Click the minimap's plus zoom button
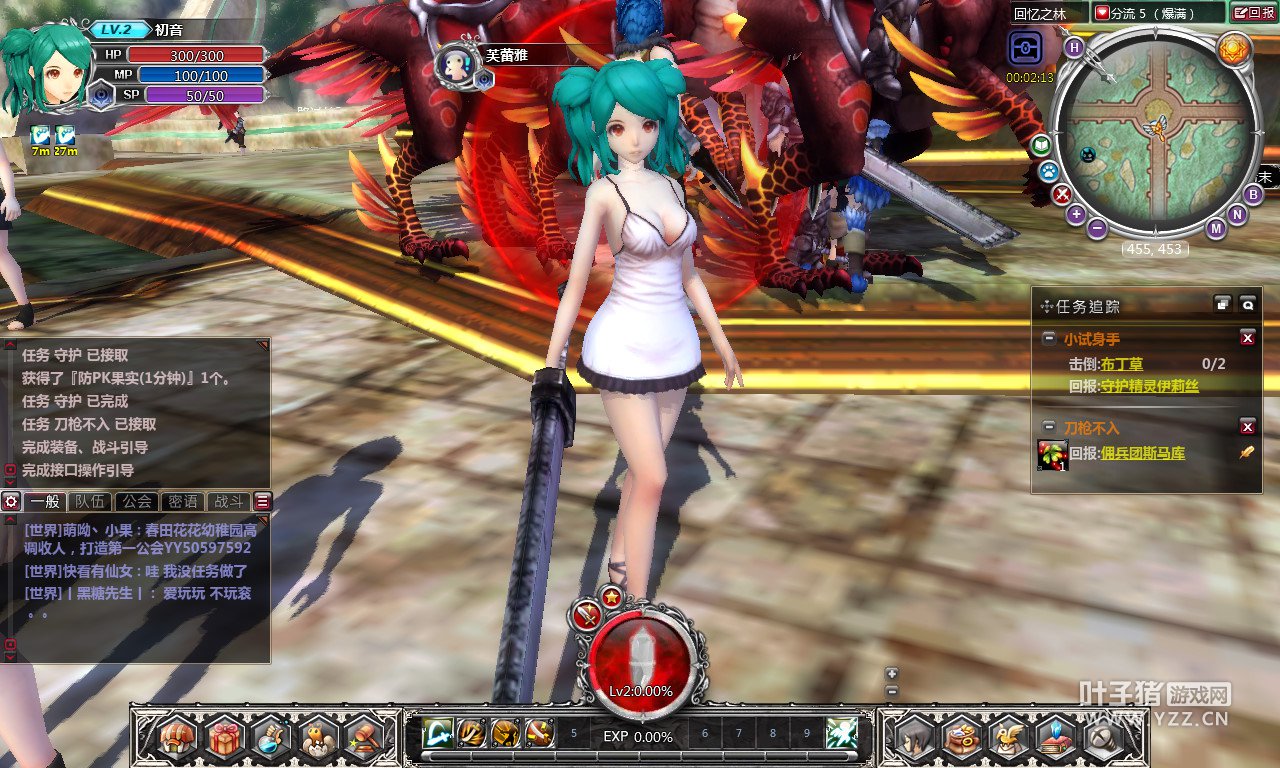The width and height of the screenshot is (1280, 768). (x=1076, y=214)
